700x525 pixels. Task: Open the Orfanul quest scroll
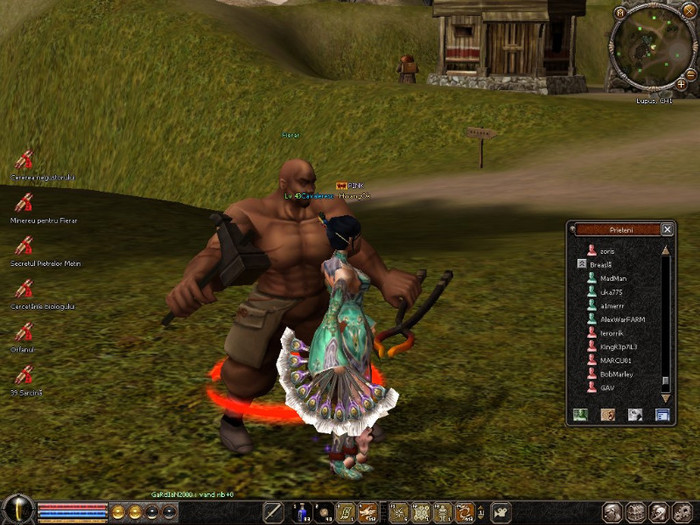tap(24, 332)
